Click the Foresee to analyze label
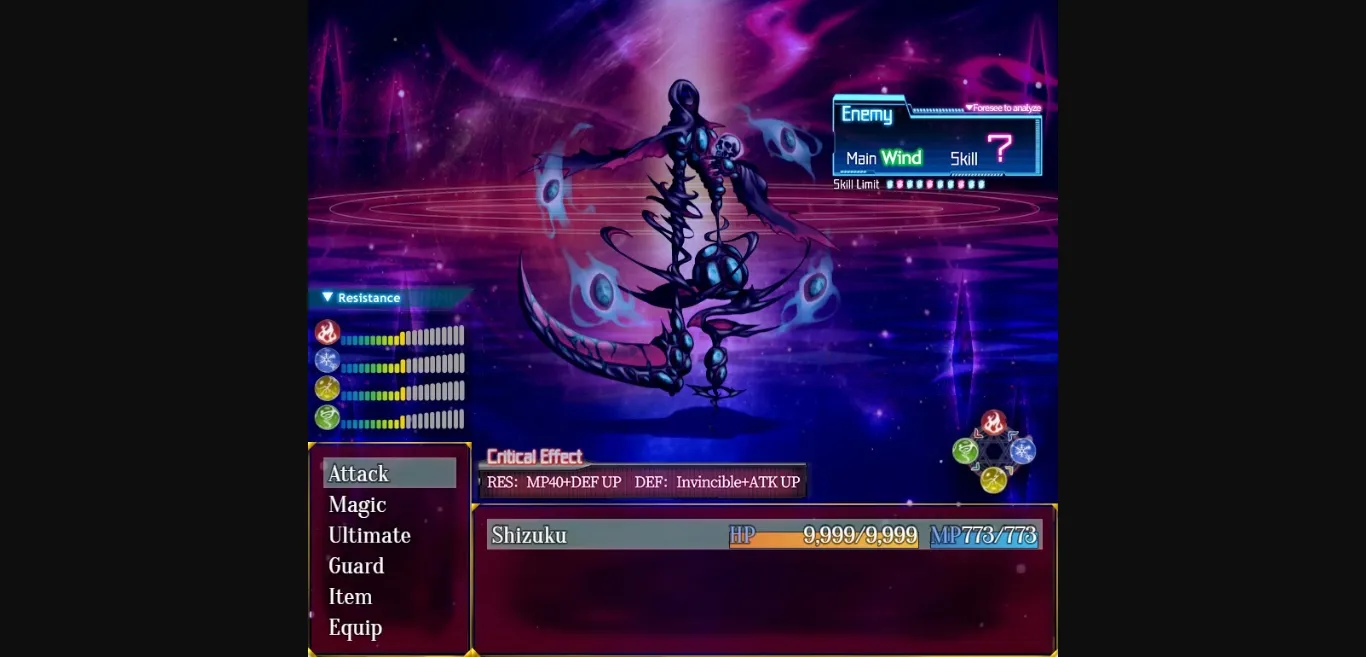The width and height of the screenshot is (1366, 657). coord(1003,108)
